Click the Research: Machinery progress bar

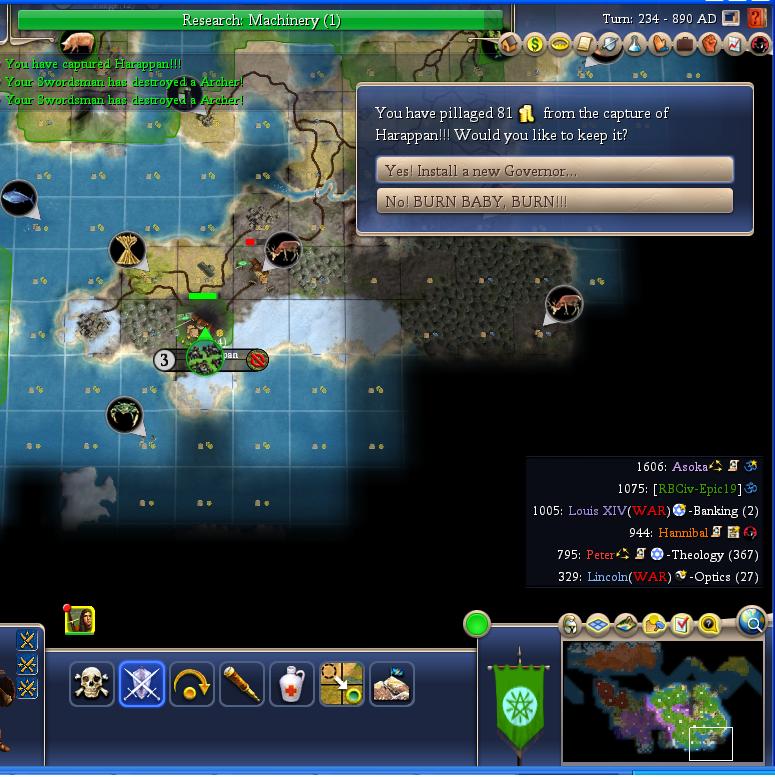pos(260,20)
